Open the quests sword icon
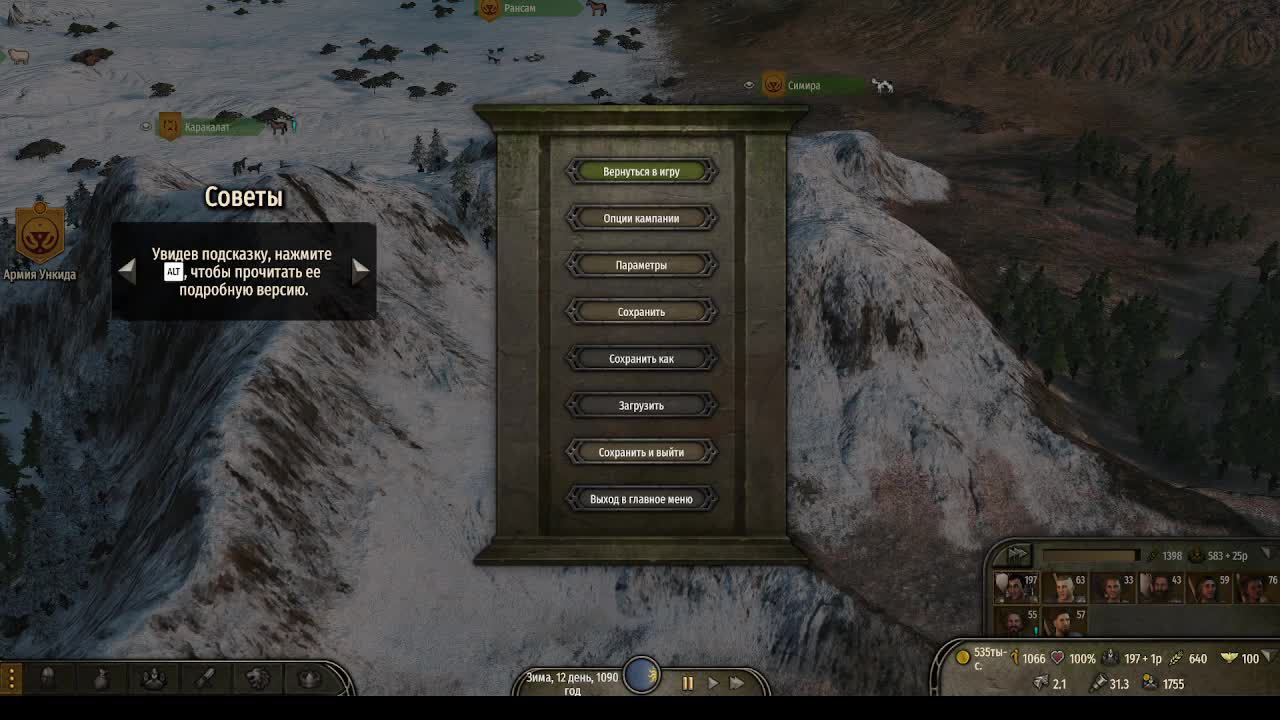1280x720 pixels. [x=205, y=677]
